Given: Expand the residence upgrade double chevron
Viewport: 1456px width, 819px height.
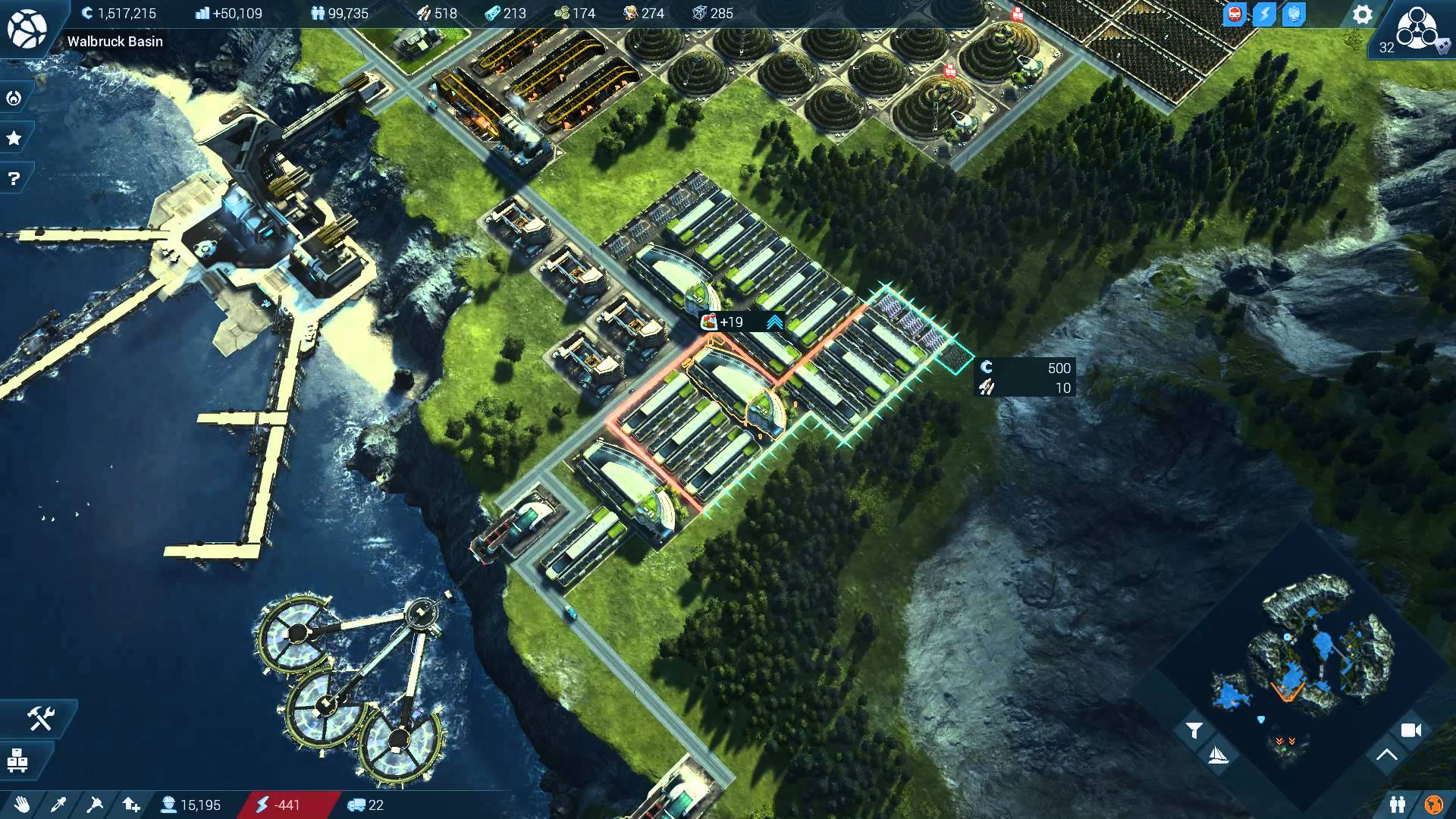Looking at the screenshot, I should point(773,322).
